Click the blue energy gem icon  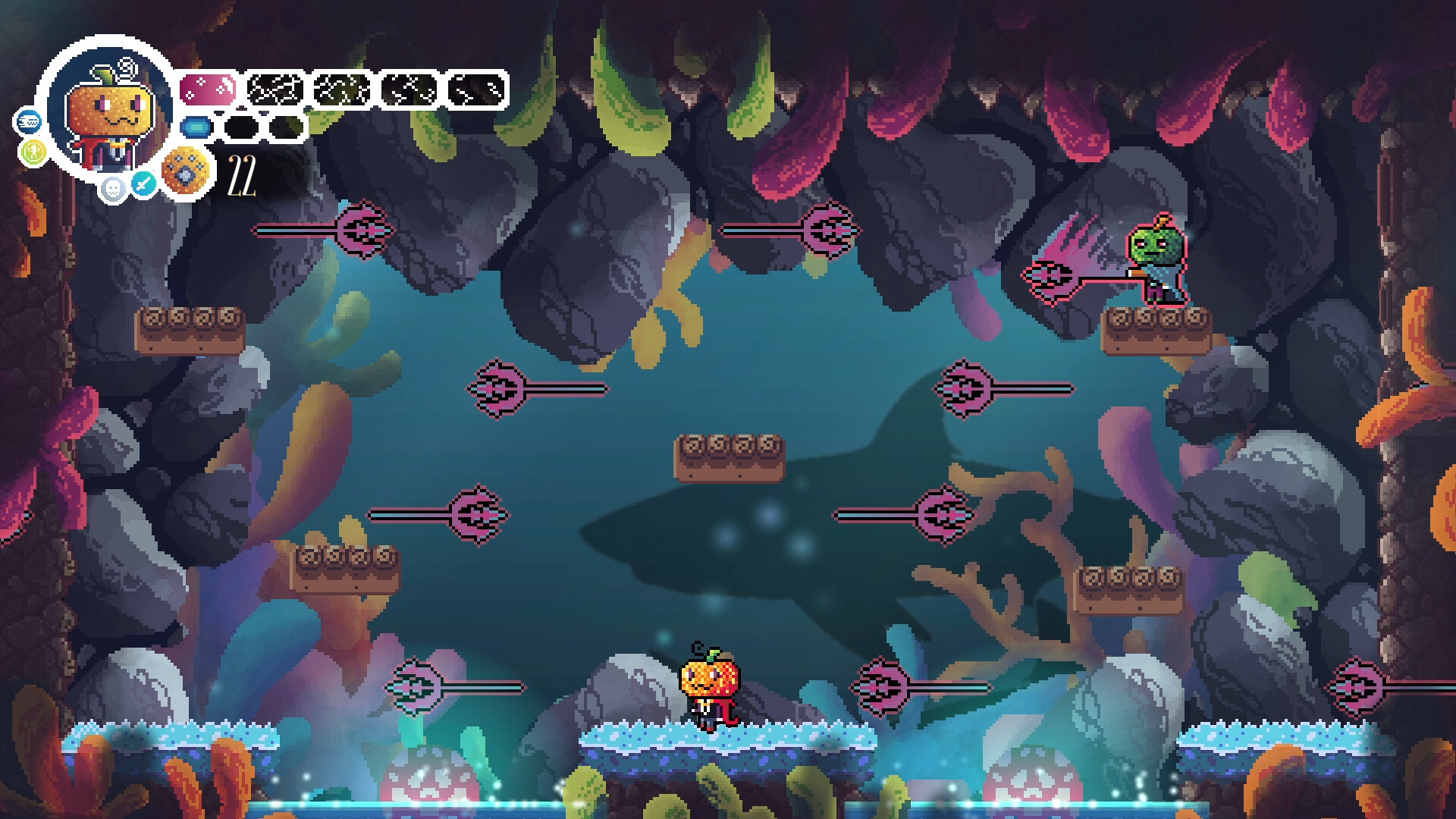(x=196, y=127)
